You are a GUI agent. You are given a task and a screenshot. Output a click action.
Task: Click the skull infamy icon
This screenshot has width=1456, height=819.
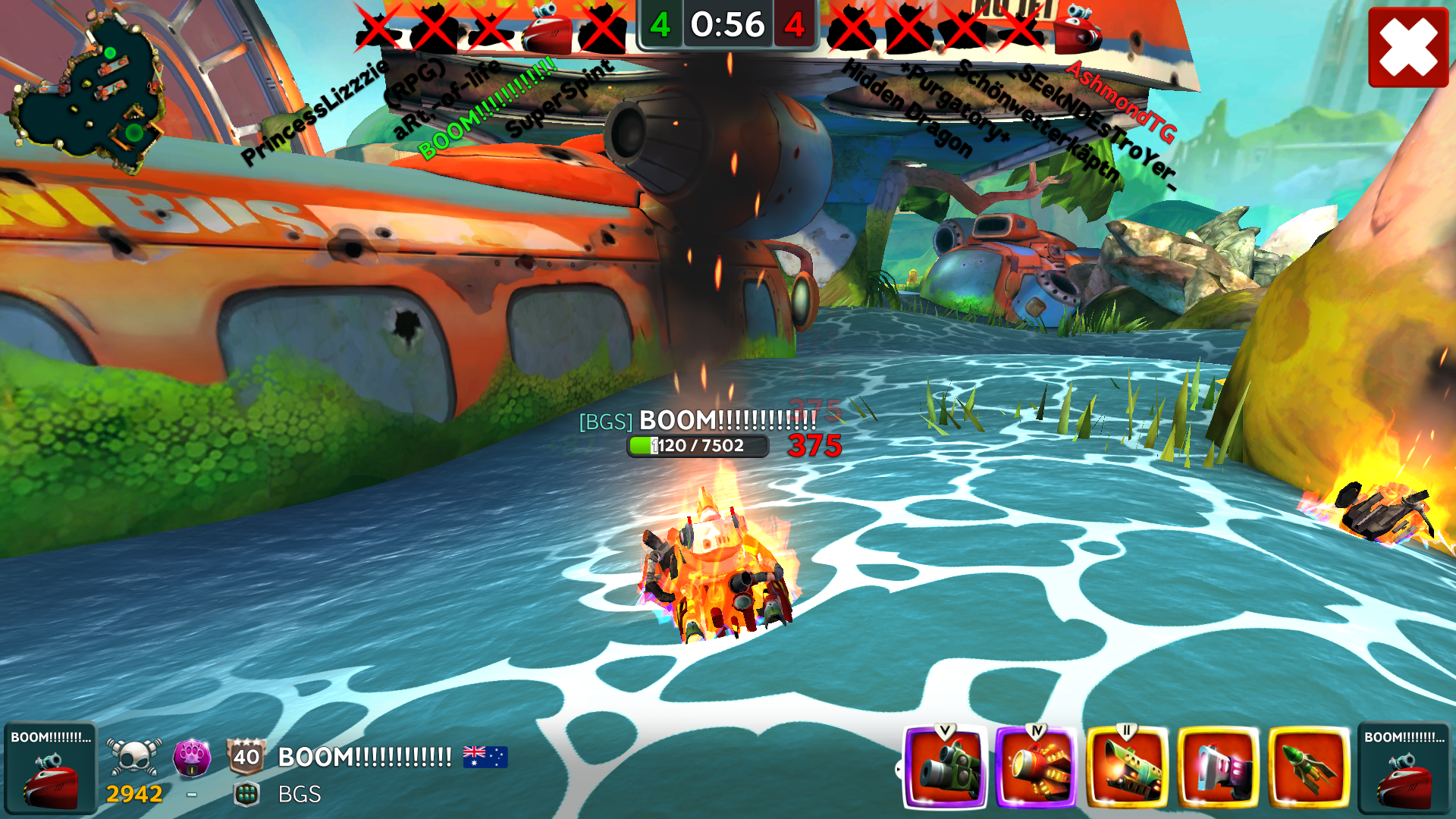pyautogui.click(x=134, y=757)
